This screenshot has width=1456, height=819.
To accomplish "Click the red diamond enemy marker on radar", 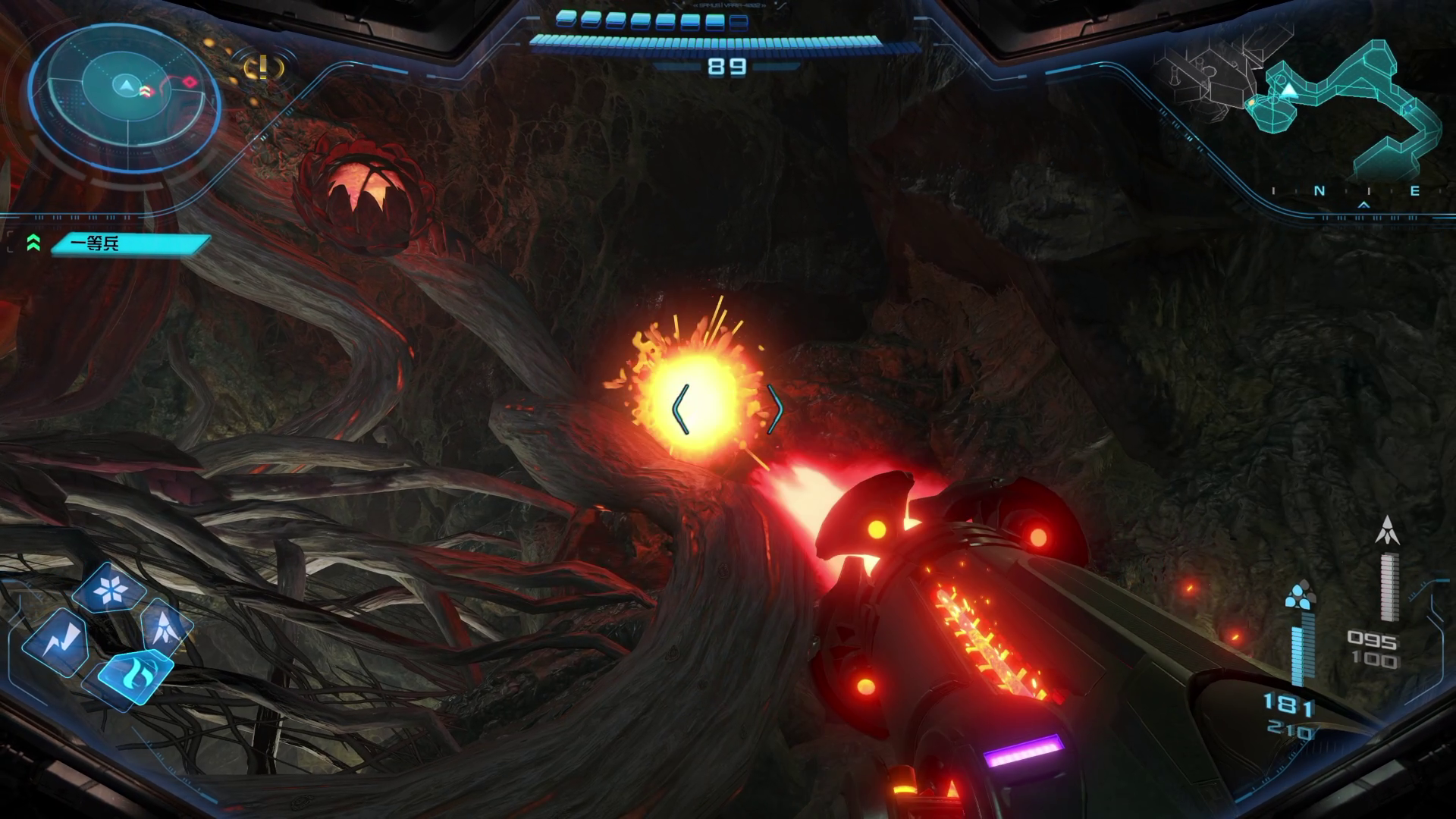I will 190,82.
